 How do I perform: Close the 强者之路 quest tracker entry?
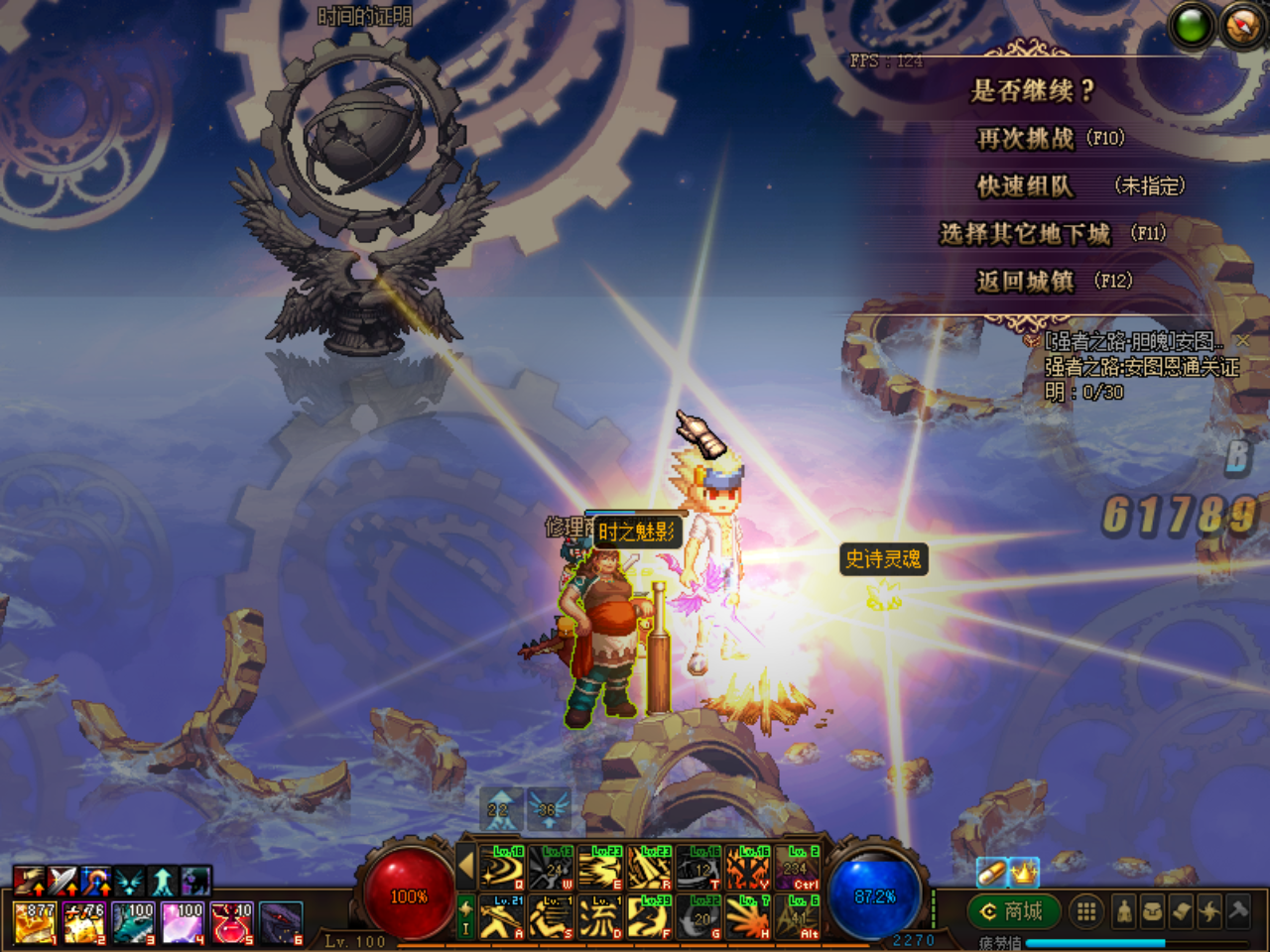click(1243, 340)
